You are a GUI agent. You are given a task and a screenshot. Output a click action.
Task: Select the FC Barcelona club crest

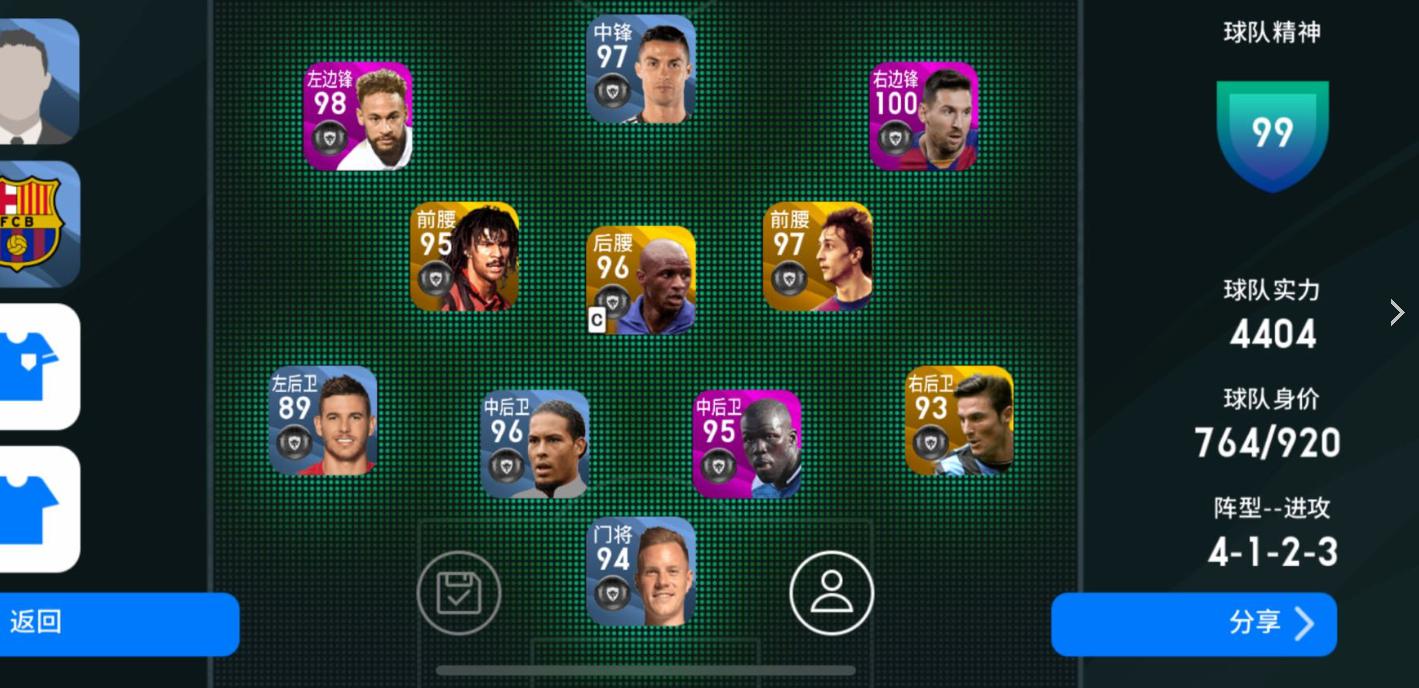(38, 224)
